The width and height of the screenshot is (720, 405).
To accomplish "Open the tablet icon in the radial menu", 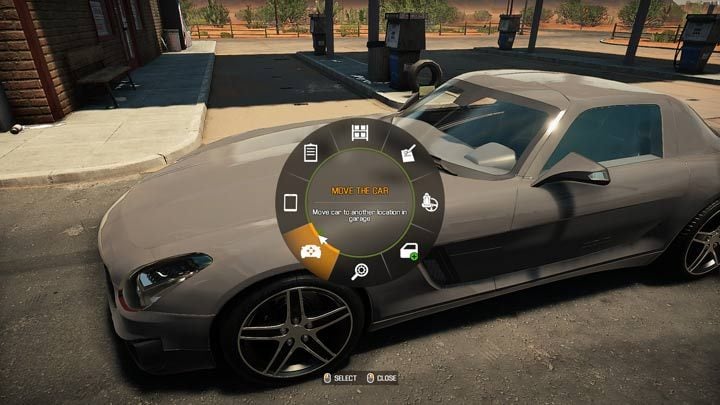I will tap(290, 203).
